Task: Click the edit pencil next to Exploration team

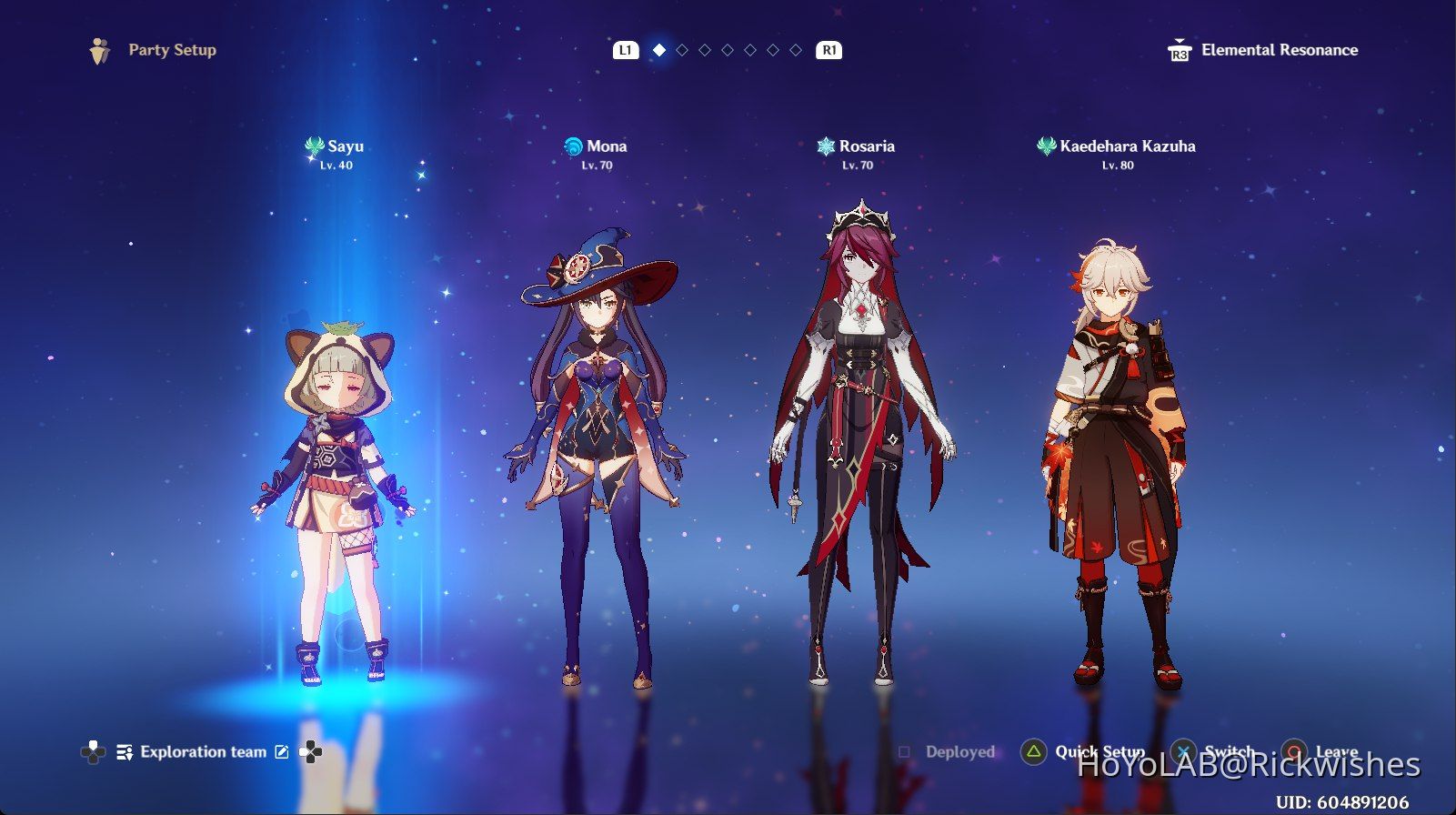Action: pyautogui.click(x=282, y=752)
